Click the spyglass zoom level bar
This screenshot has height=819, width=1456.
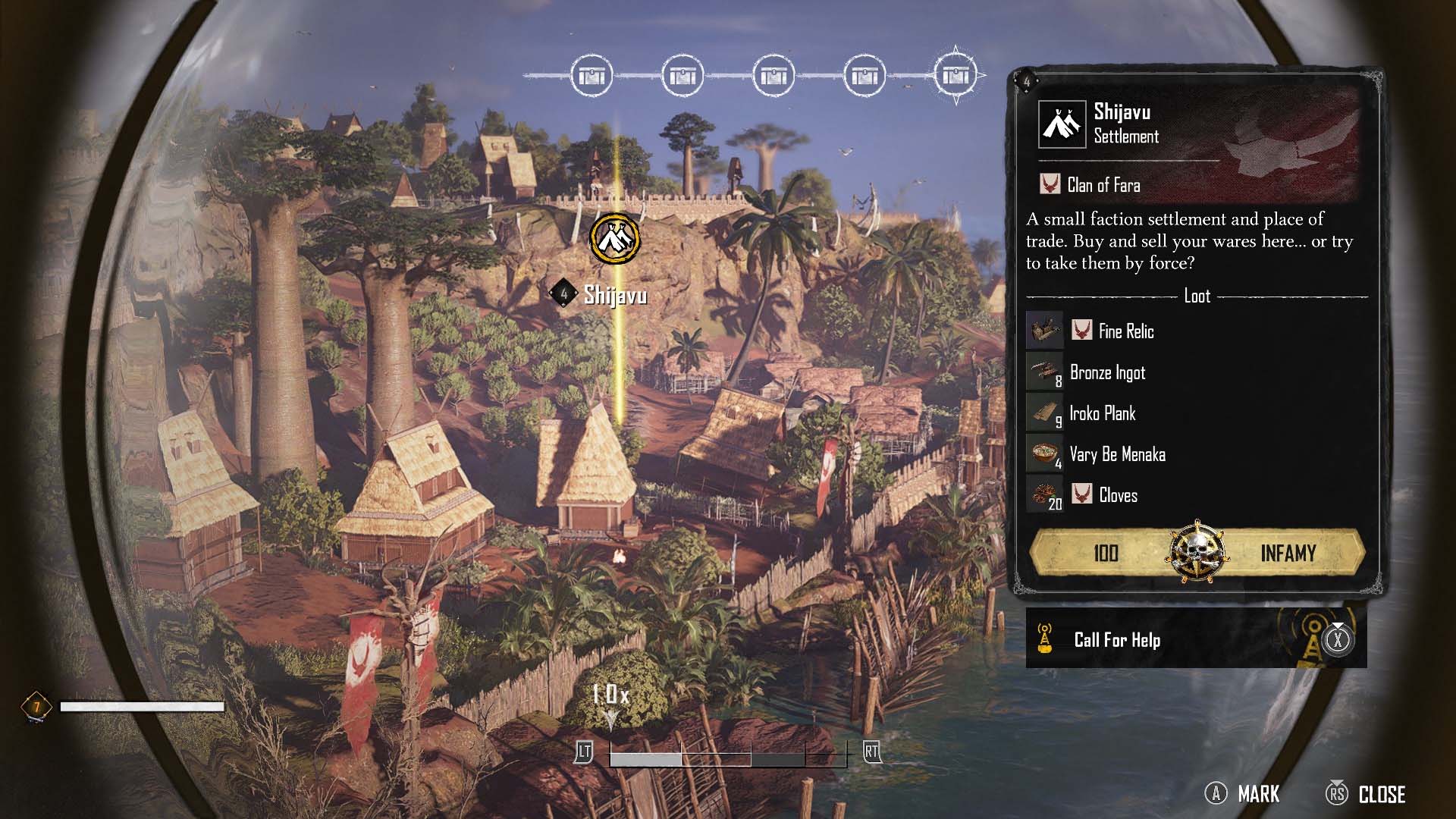[x=727, y=756]
